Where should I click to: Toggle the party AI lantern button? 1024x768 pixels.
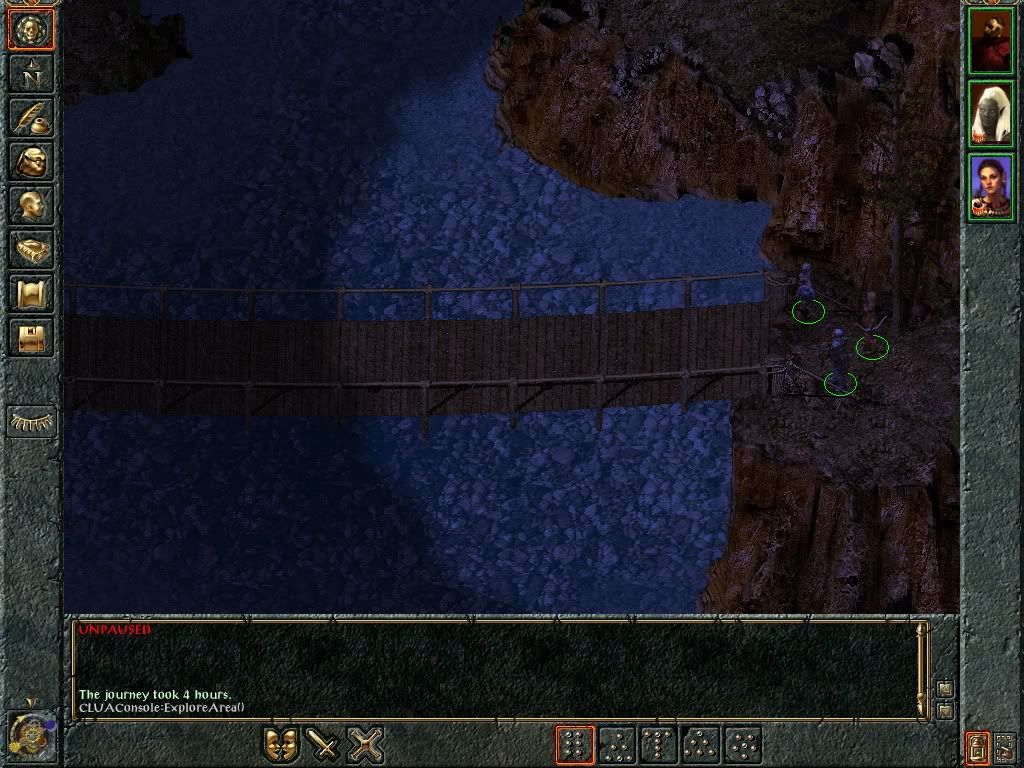976,746
